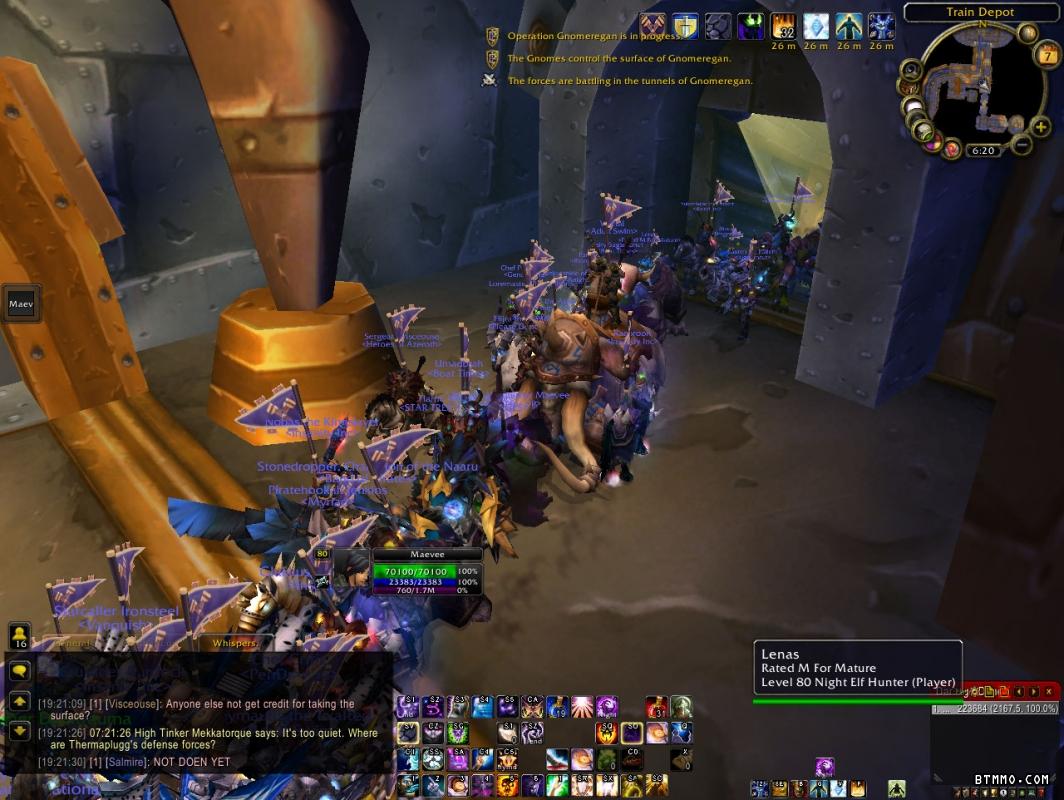Open the social friends button showing 16

pyautogui.click(x=20, y=636)
